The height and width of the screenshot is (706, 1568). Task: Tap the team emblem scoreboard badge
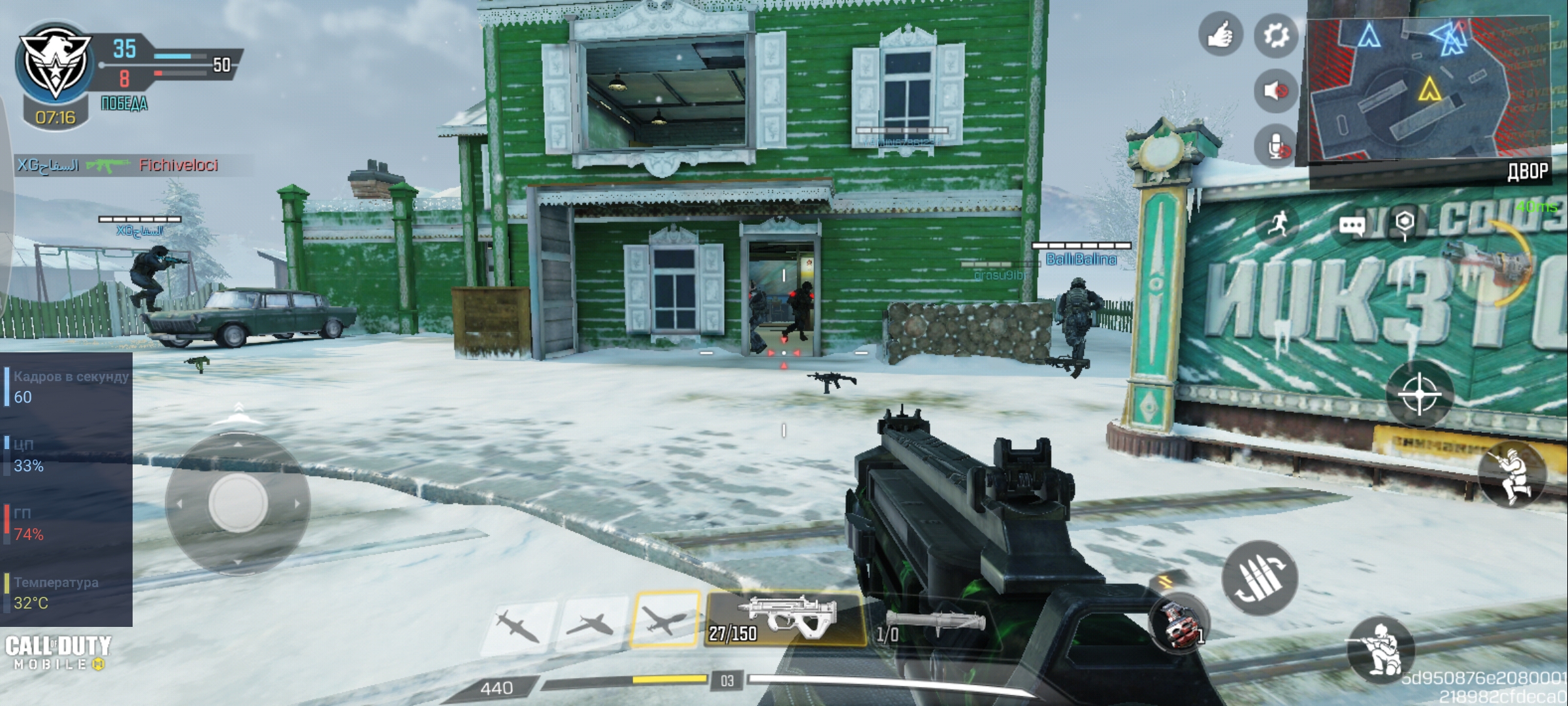[55, 62]
